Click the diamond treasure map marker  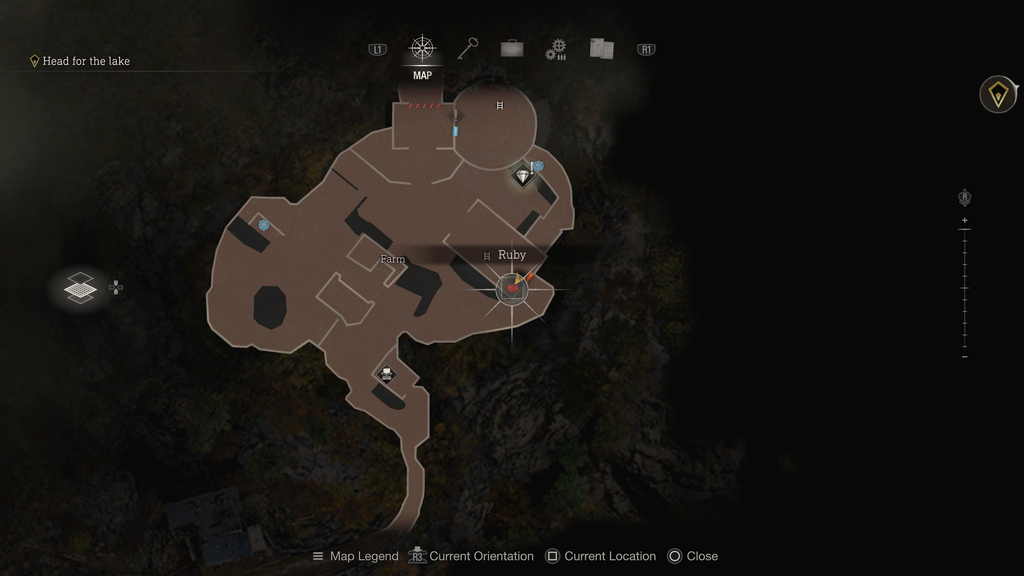(523, 177)
